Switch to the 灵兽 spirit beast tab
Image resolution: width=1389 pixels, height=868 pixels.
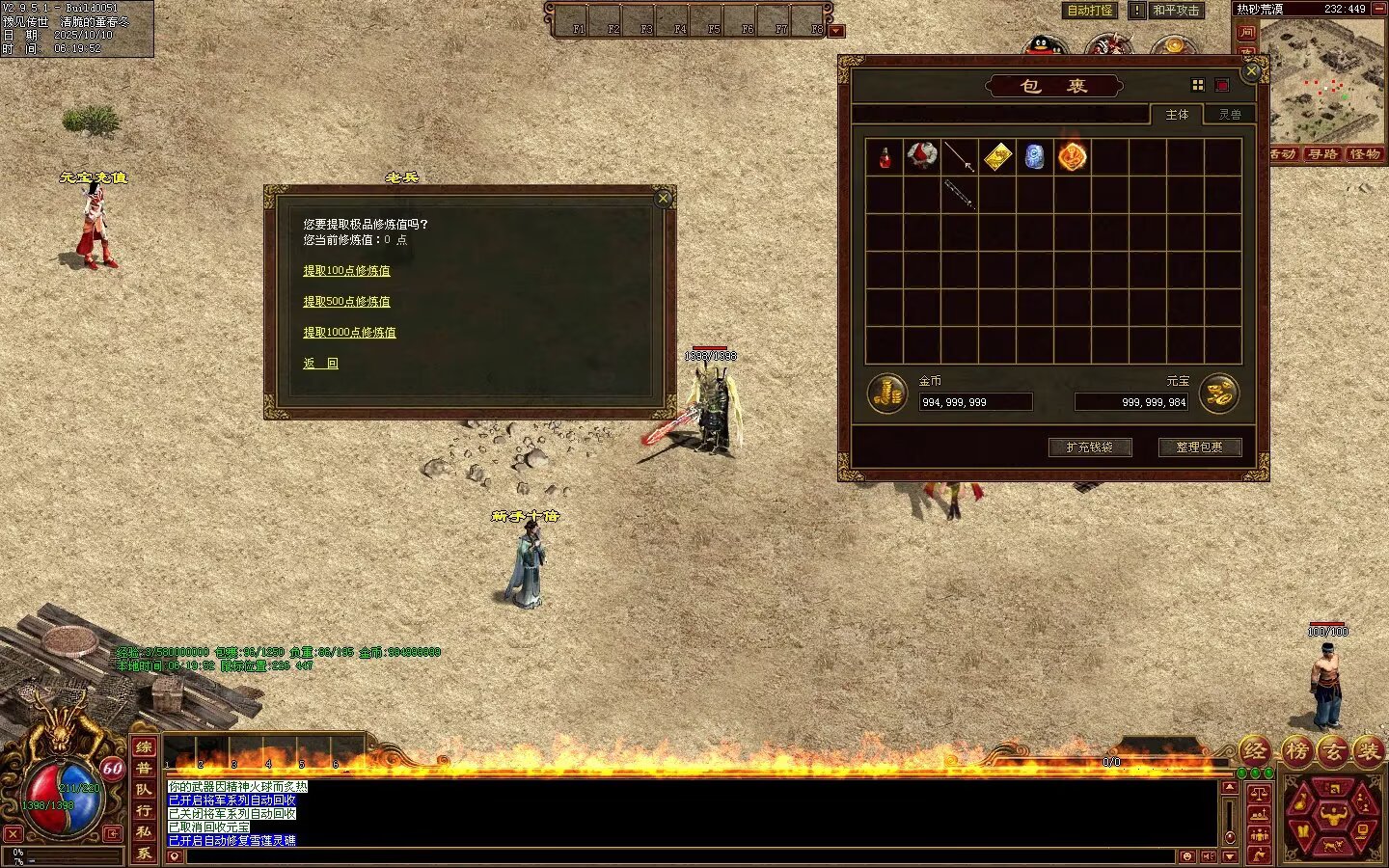click(x=1229, y=115)
